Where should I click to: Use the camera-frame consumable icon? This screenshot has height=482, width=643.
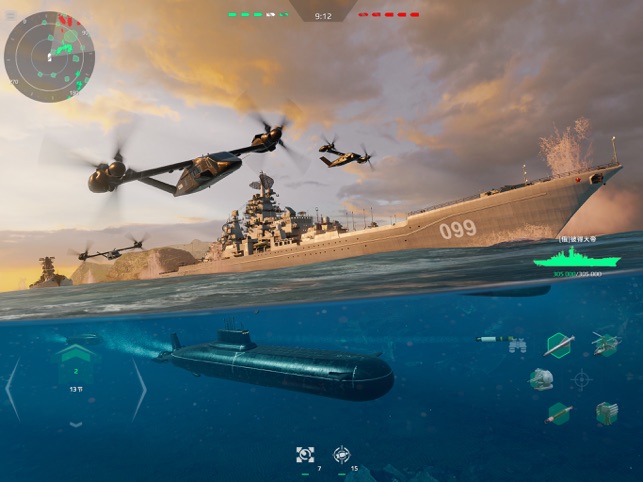click(305, 455)
